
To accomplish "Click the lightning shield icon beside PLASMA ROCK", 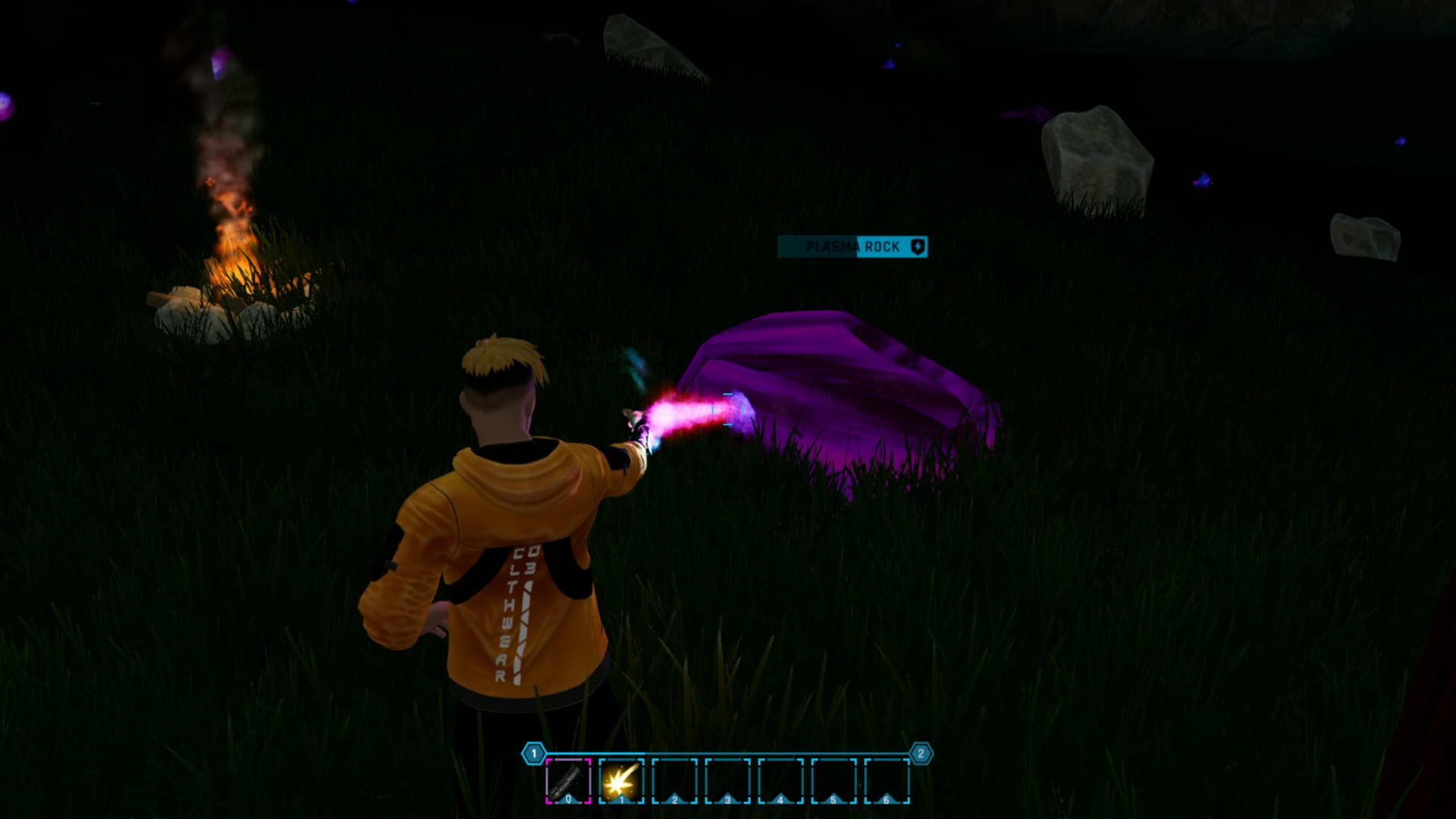I will (918, 246).
